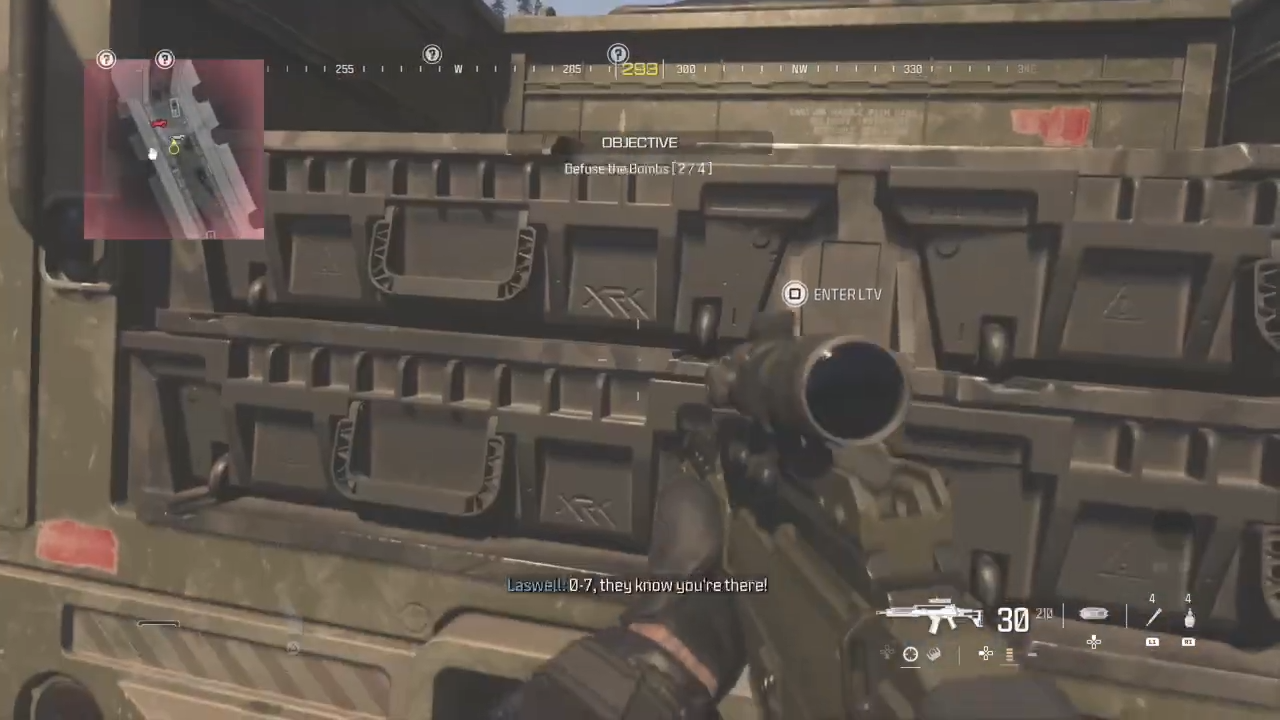Image resolution: width=1280 pixels, height=720 pixels.
Task: Click the hand gesture icon beside the scope icon
Action: [935, 654]
